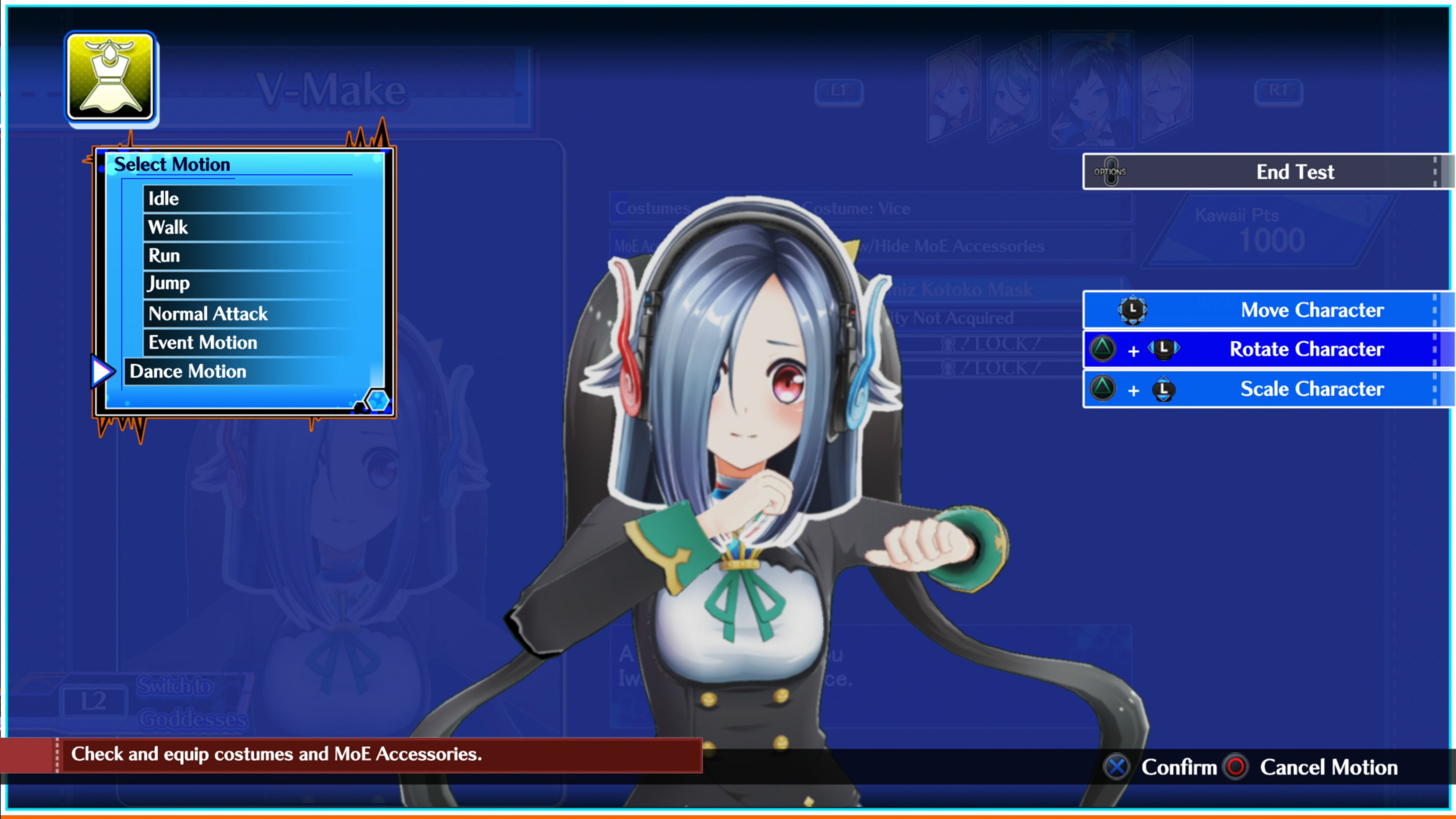Viewport: 1456px width, 819px height.
Task: Click the R1 button icon in top right
Action: pyautogui.click(x=1279, y=91)
